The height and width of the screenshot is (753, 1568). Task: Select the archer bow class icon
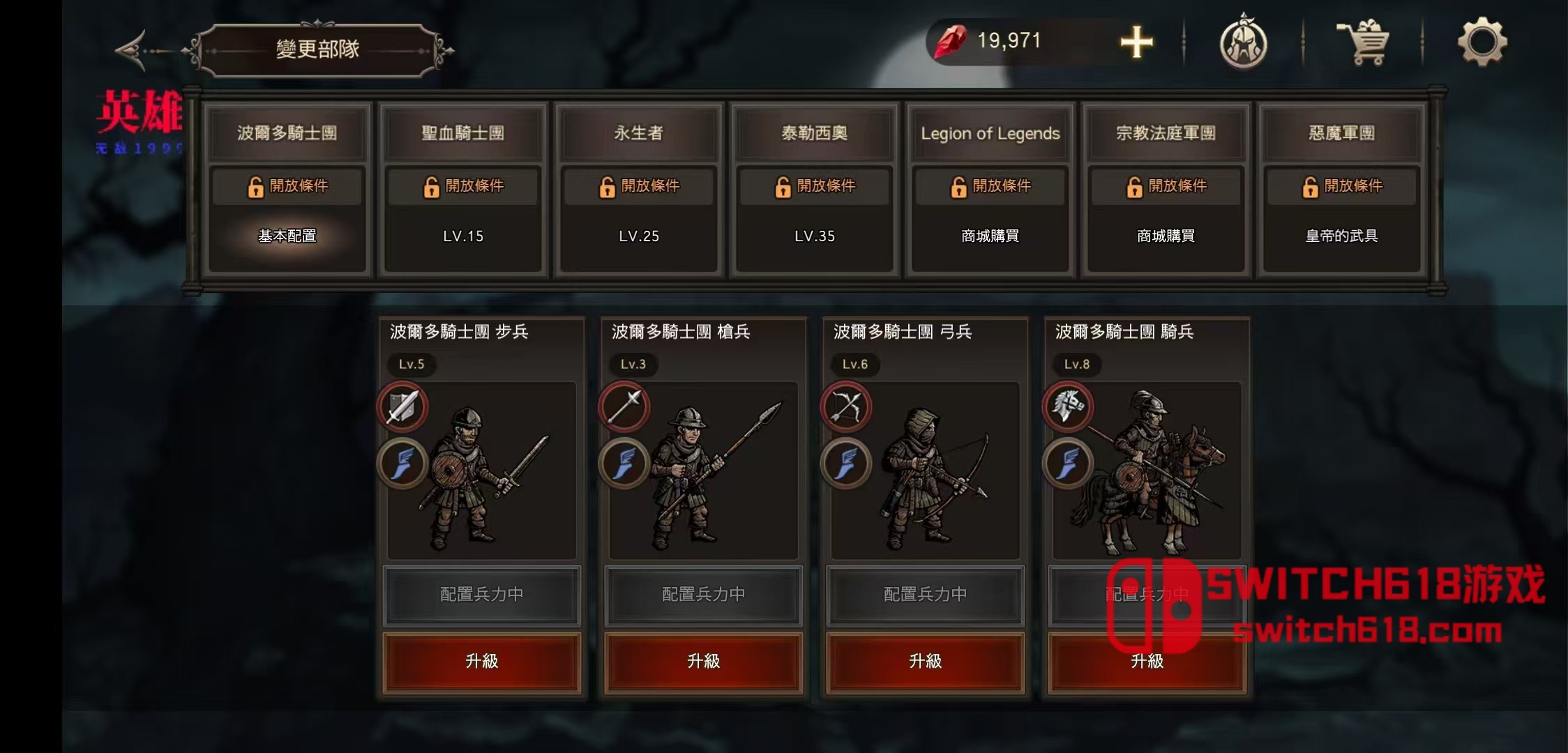(x=846, y=407)
